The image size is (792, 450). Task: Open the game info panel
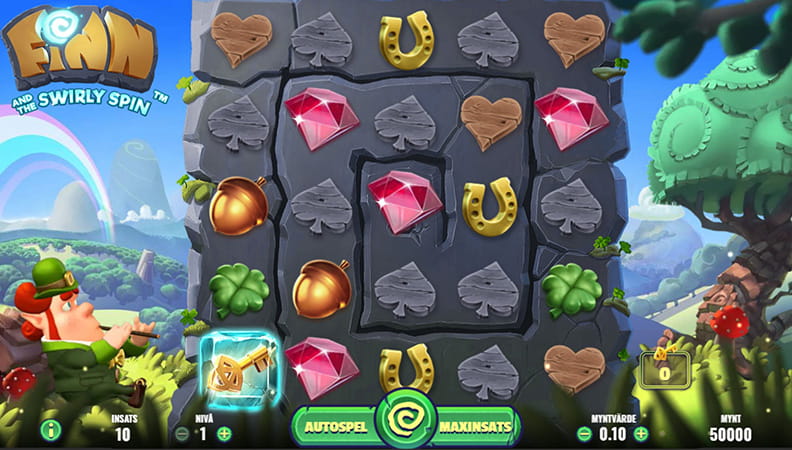point(47,432)
